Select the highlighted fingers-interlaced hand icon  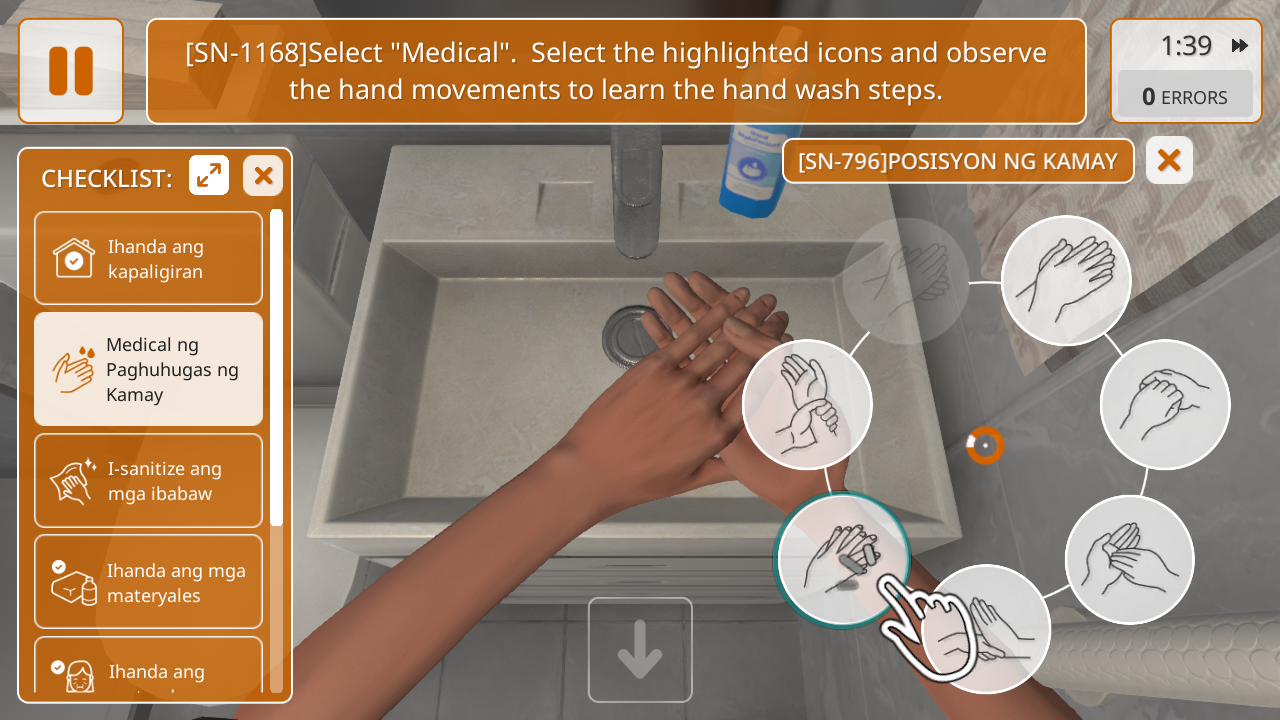[x=842, y=560]
